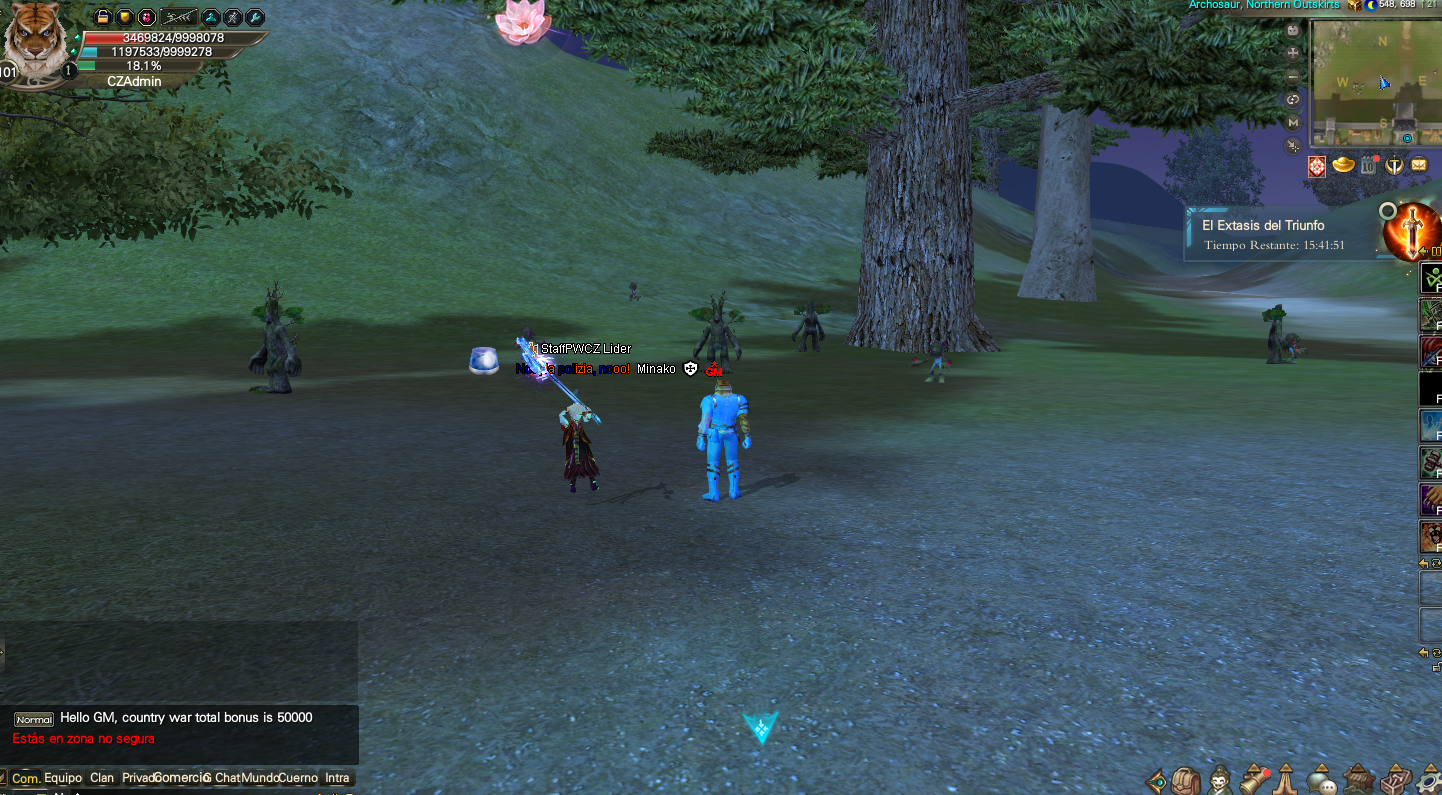This screenshot has width=1442, height=795.
Task: Select the red gem icon
Action: (146, 17)
